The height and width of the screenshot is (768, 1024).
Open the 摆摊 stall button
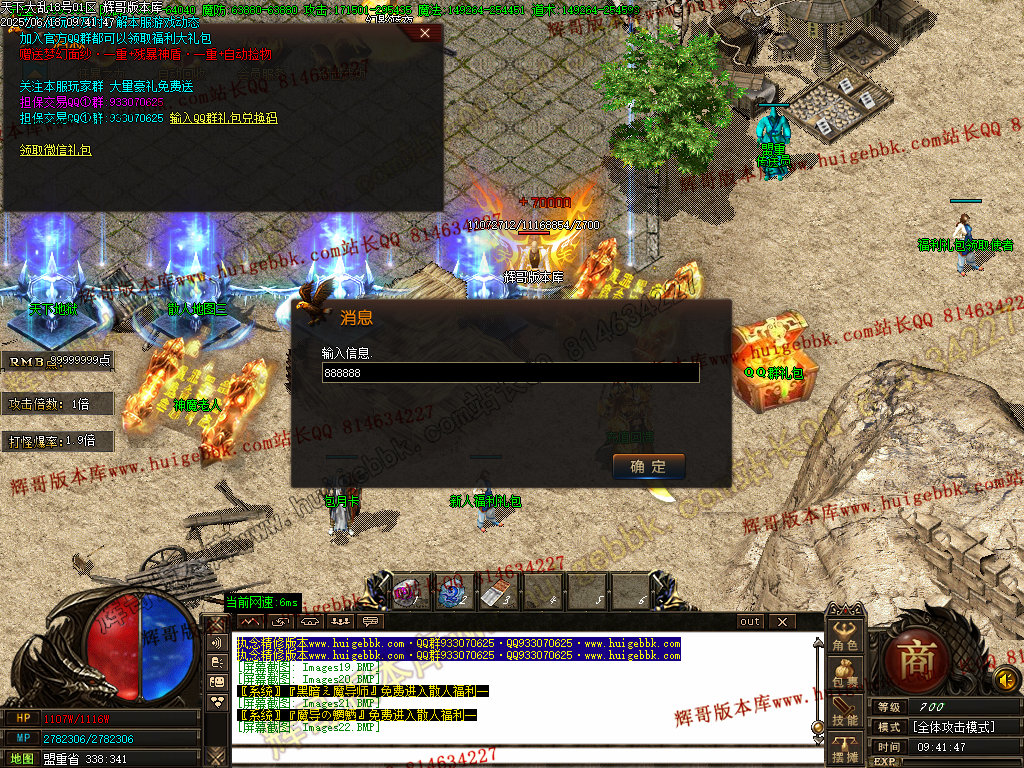pos(845,750)
